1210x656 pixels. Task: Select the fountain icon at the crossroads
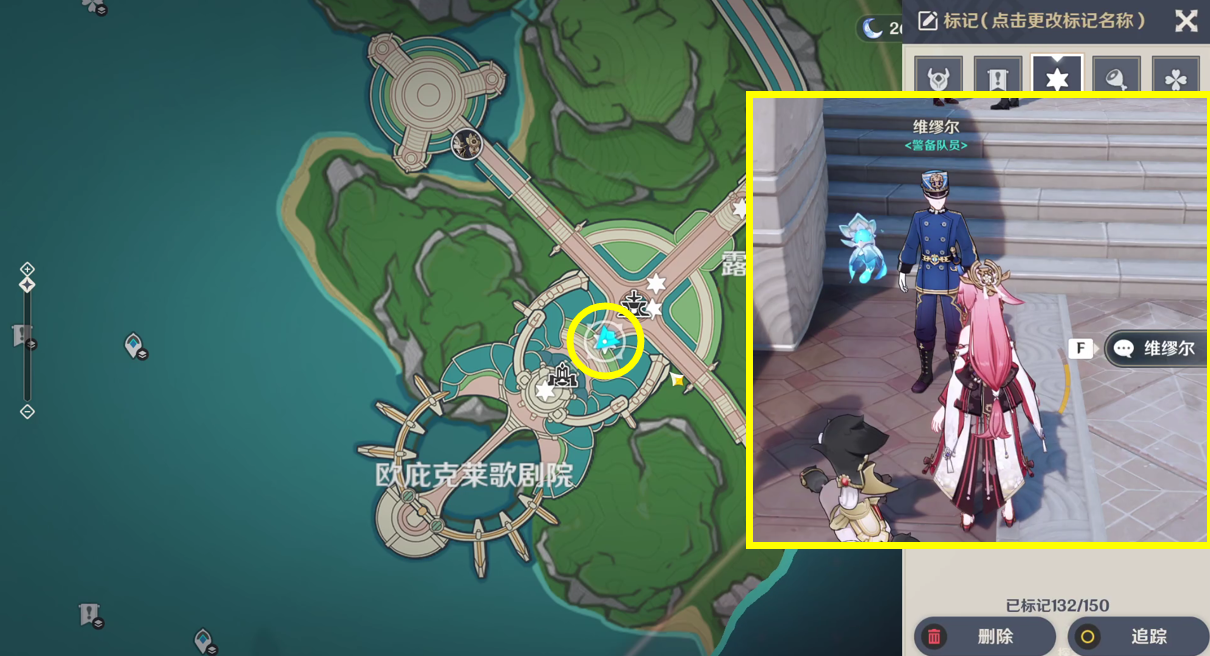pos(634,301)
